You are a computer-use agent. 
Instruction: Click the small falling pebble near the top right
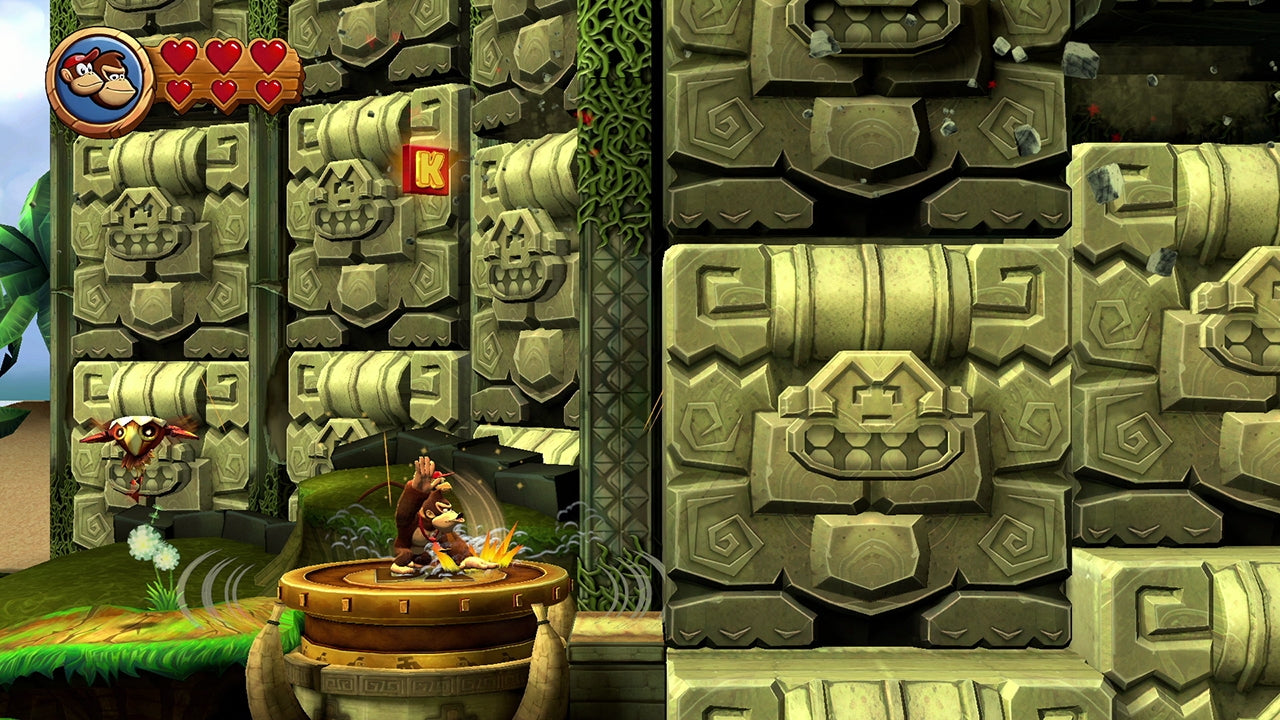[x=1078, y=58]
